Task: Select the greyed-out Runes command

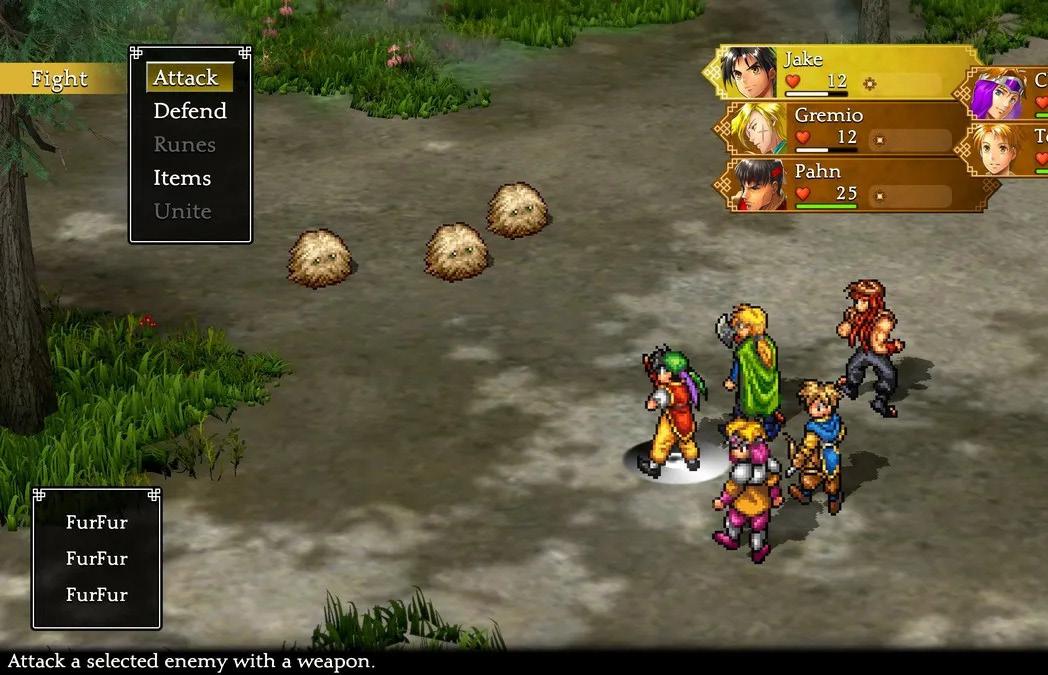Action: tap(185, 145)
